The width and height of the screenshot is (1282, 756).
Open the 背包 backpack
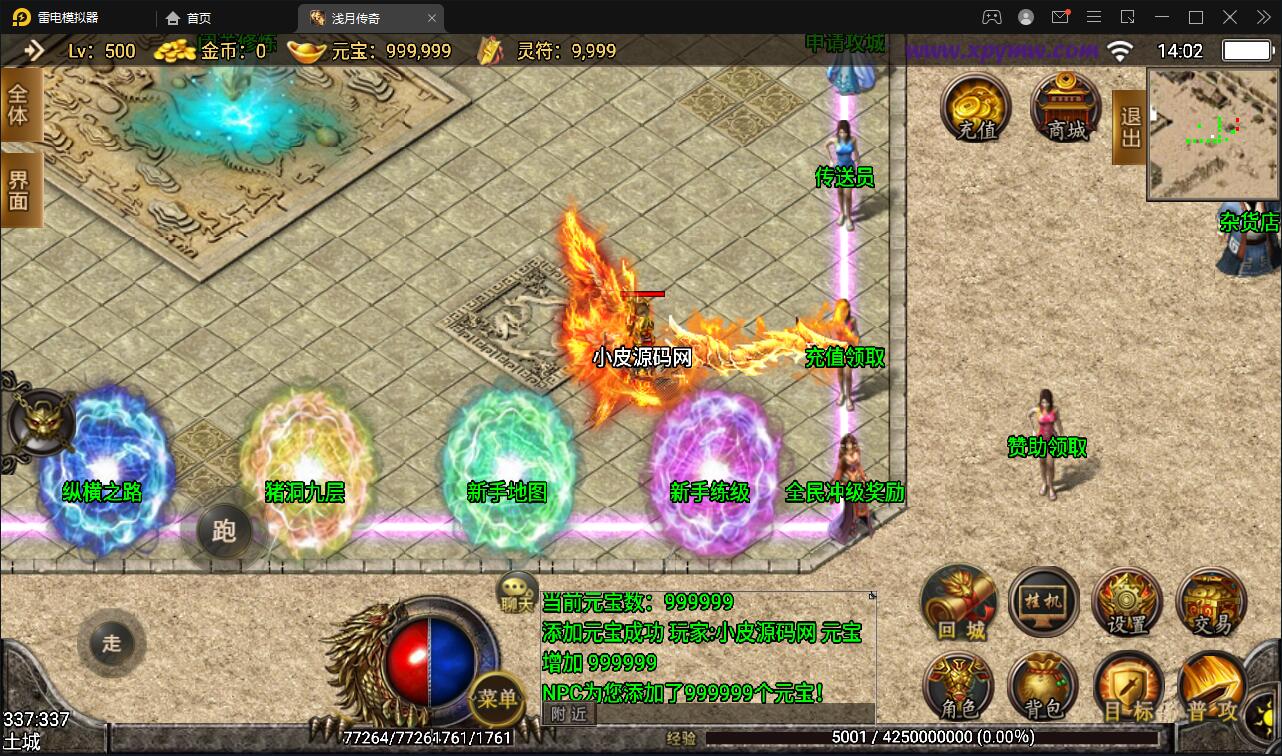click(x=1043, y=688)
